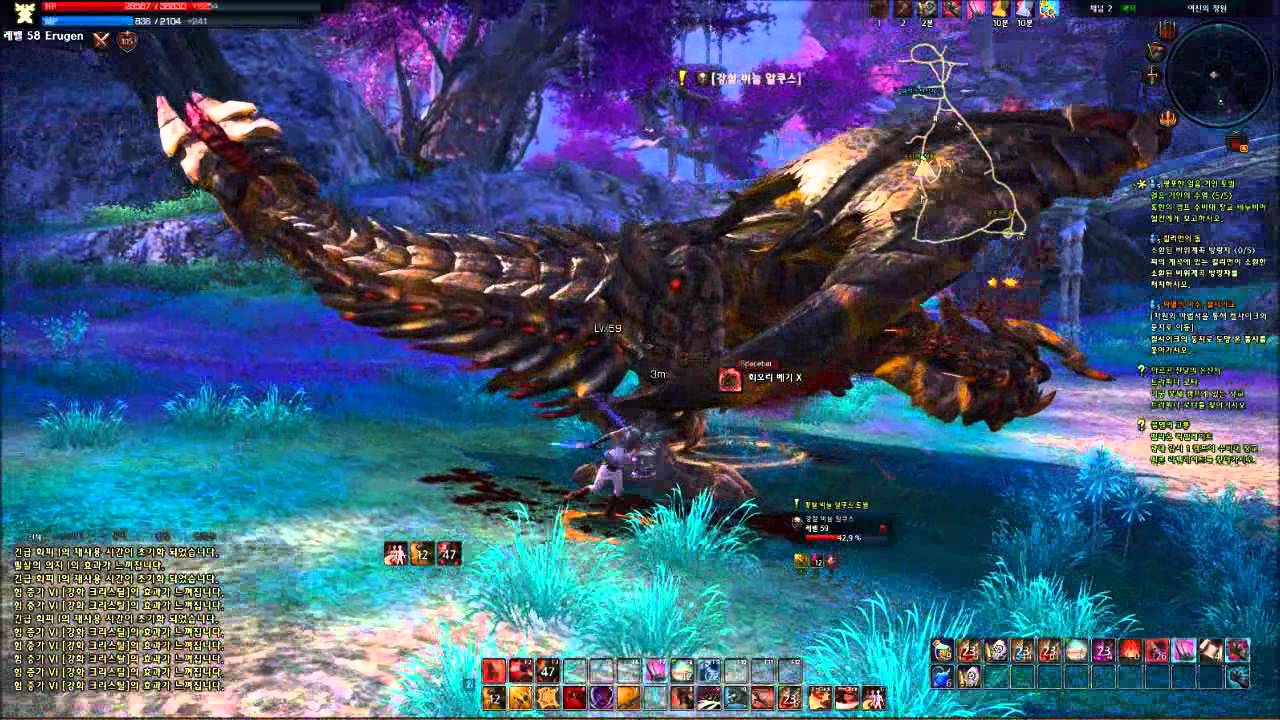Click the crossed swords icon by Erugen's name
1280x720 pixels.
pyautogui.click(x=101, y=40)
